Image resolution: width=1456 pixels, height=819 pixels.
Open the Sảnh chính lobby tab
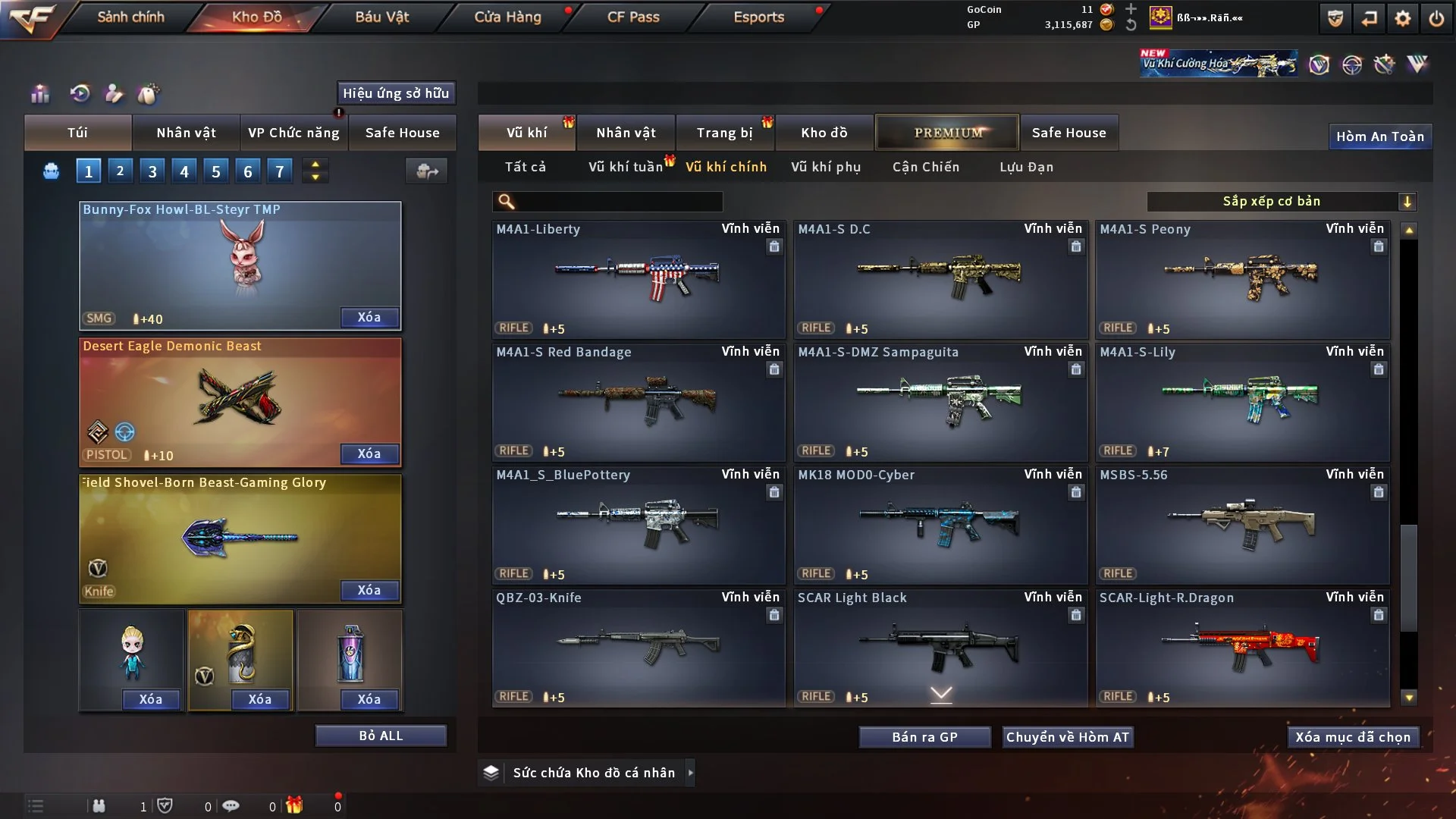(x=130, y=17)
